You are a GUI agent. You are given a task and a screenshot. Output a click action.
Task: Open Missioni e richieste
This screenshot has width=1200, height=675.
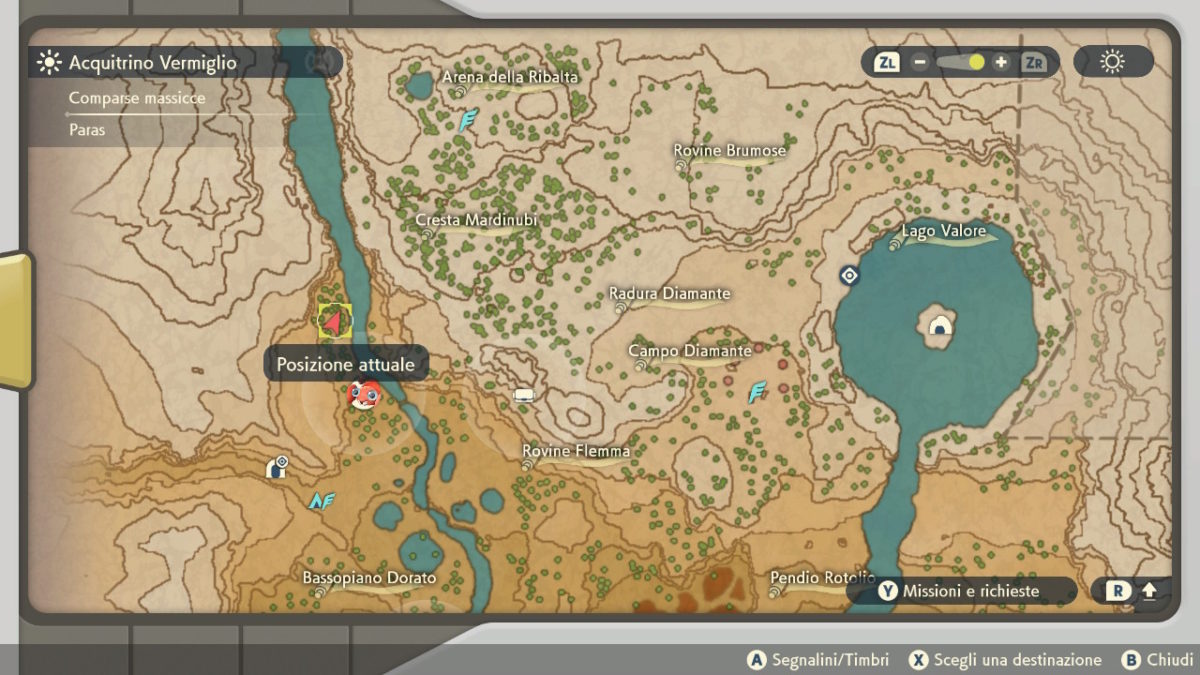tap(960, 591)
